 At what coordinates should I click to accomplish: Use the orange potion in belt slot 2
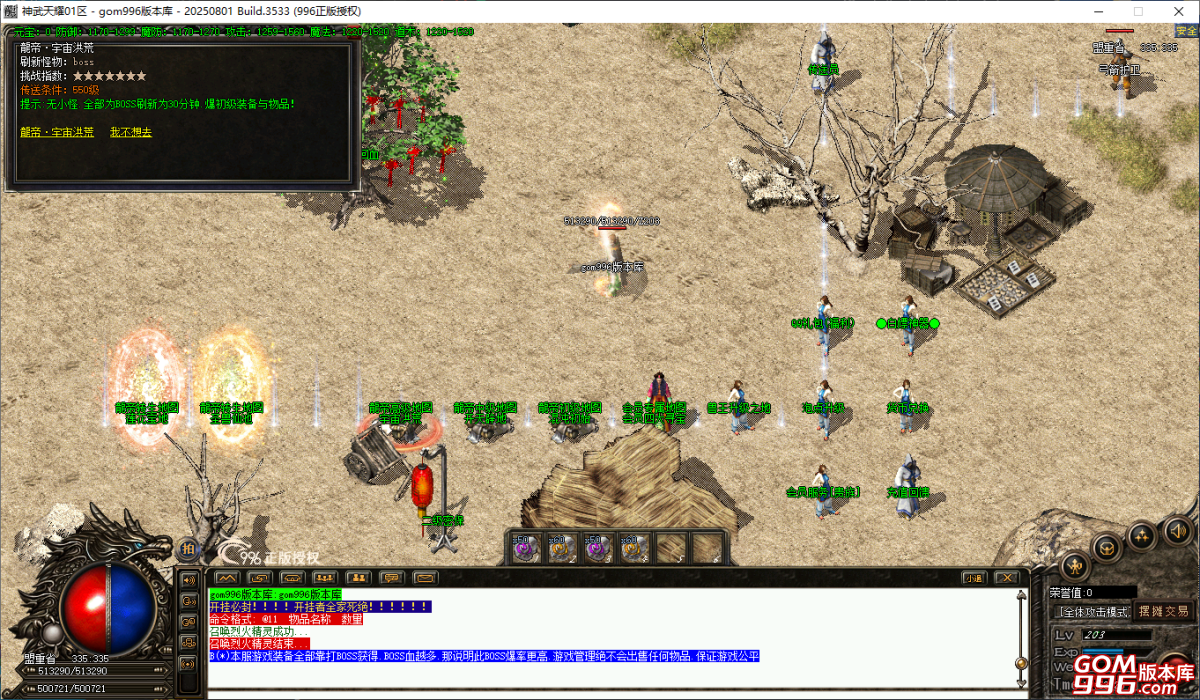(562, 548)
